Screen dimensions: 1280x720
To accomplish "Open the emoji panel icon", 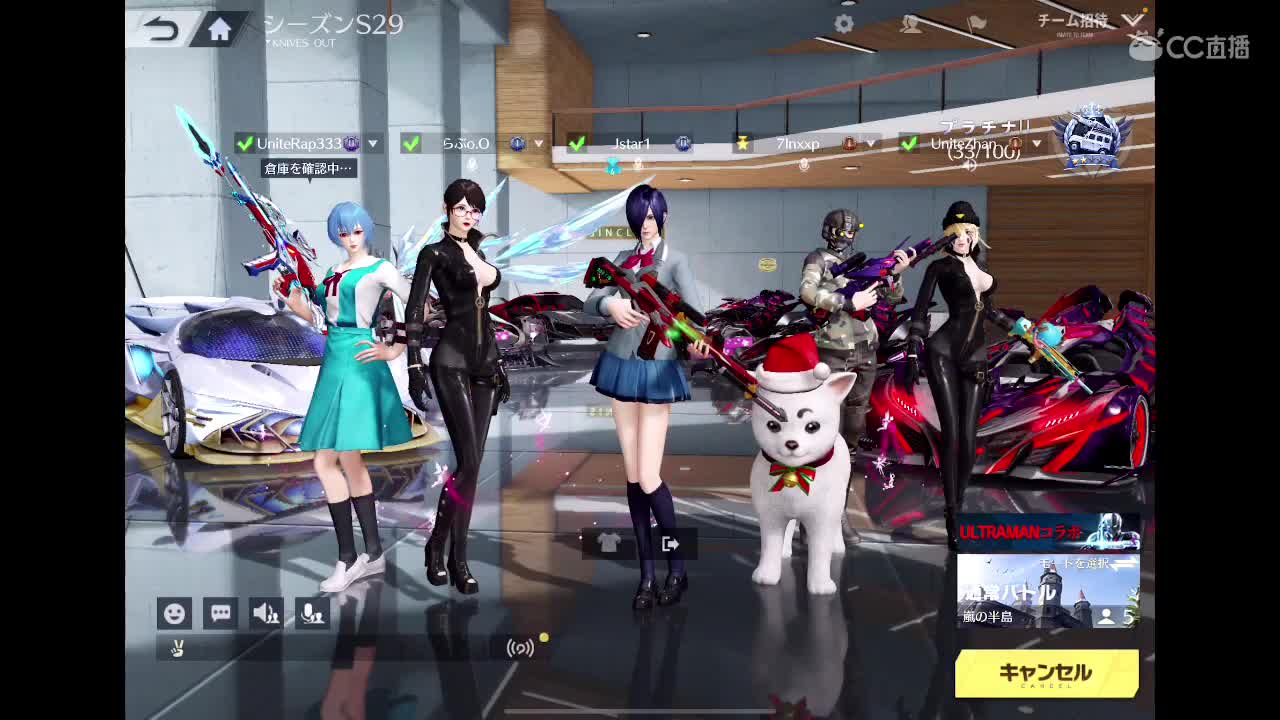I will [x=175, y=613].
